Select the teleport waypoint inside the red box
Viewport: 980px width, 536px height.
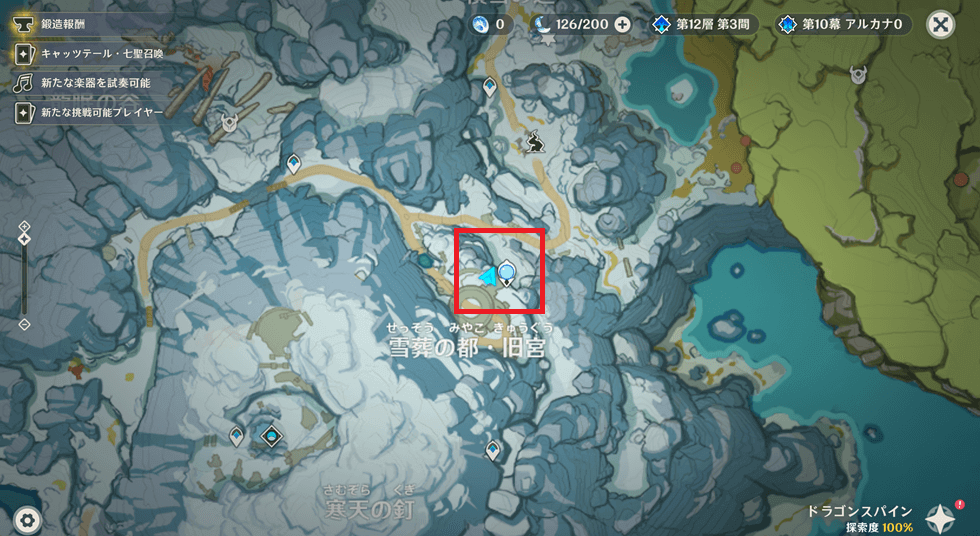pyautogui.click(x=508, y=271)
